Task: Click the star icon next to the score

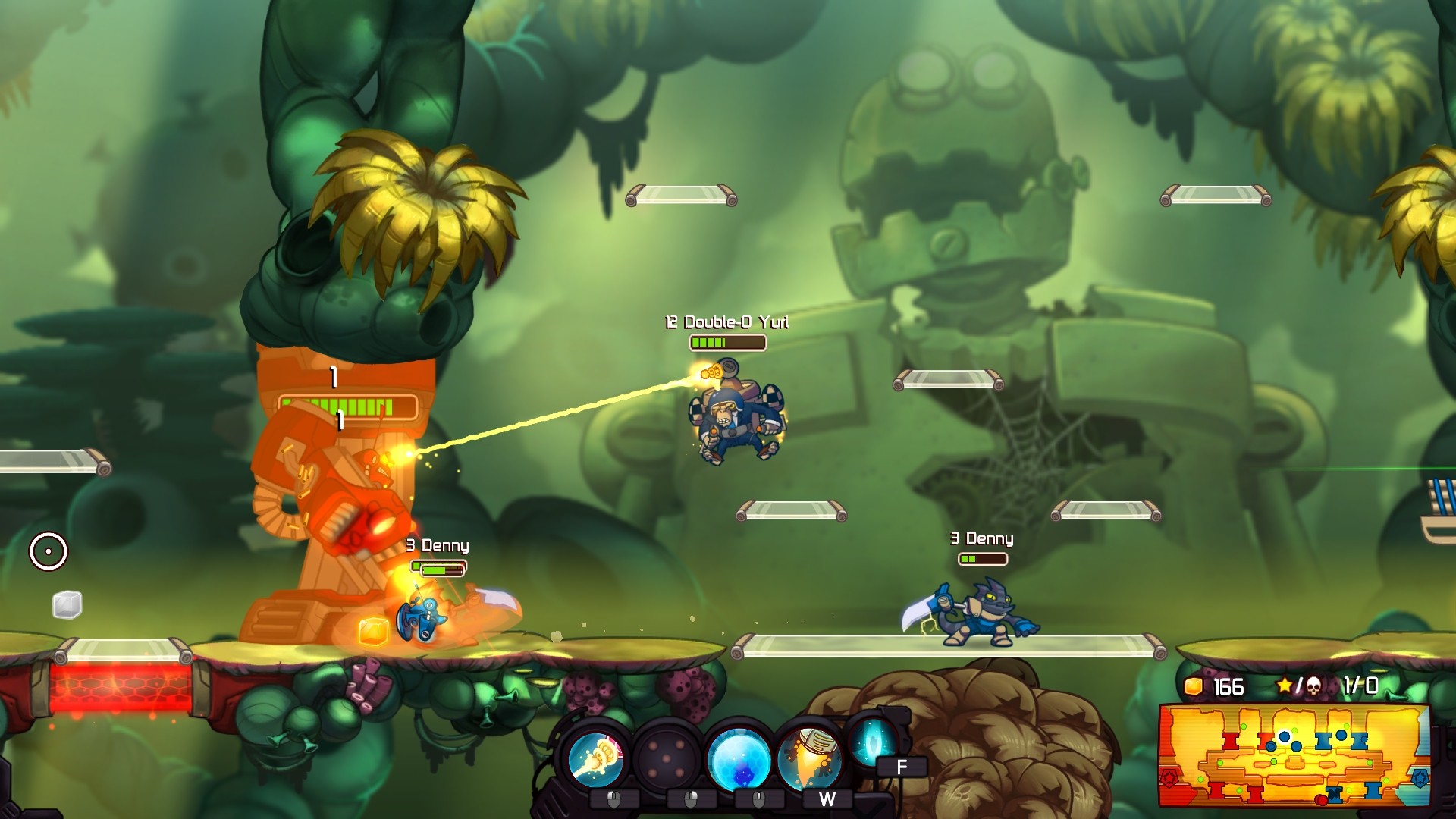Action: click(x=1284, y=686)
